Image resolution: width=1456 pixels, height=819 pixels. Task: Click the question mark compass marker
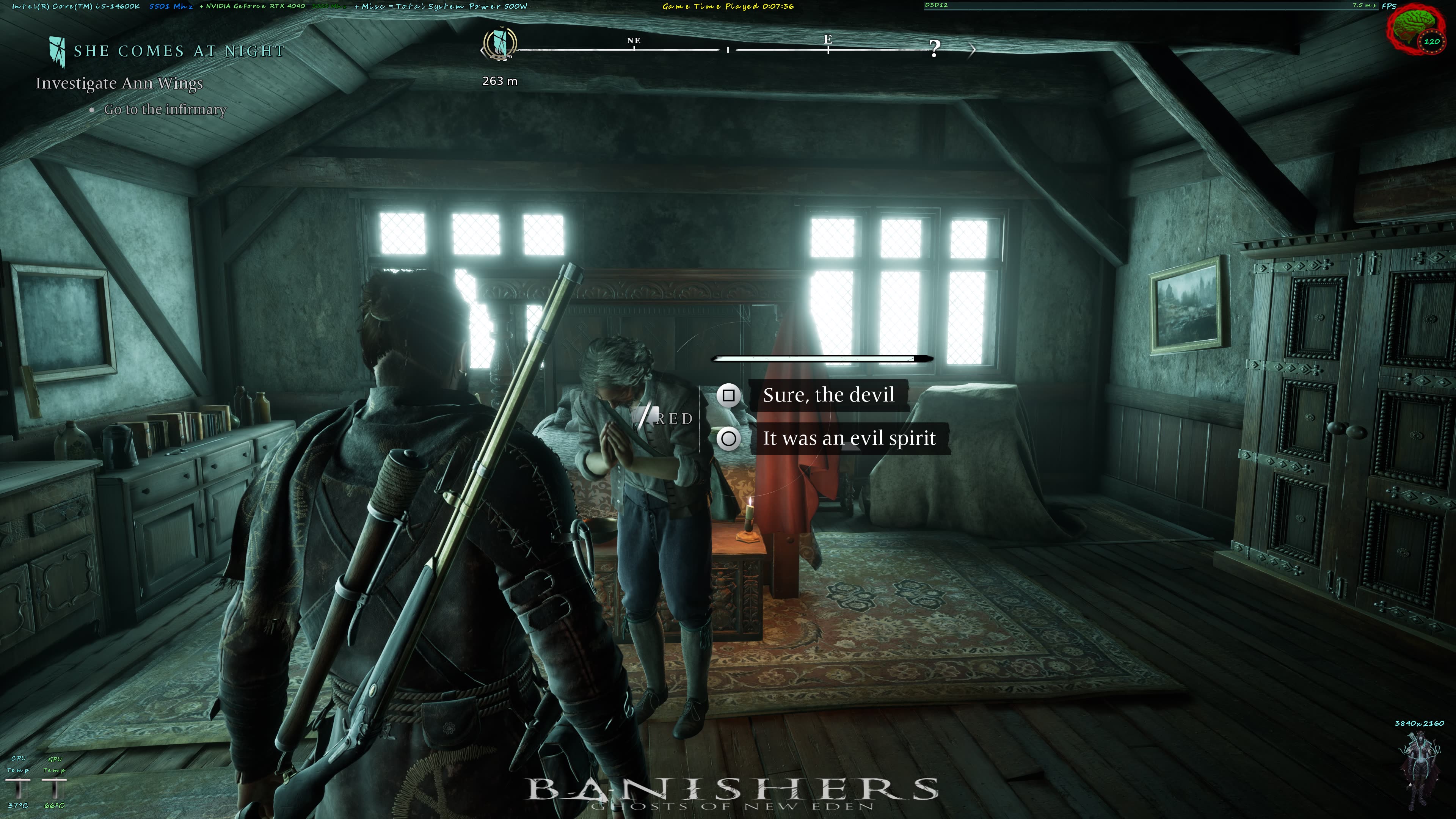pyautogui.click(x=935, y=49)
